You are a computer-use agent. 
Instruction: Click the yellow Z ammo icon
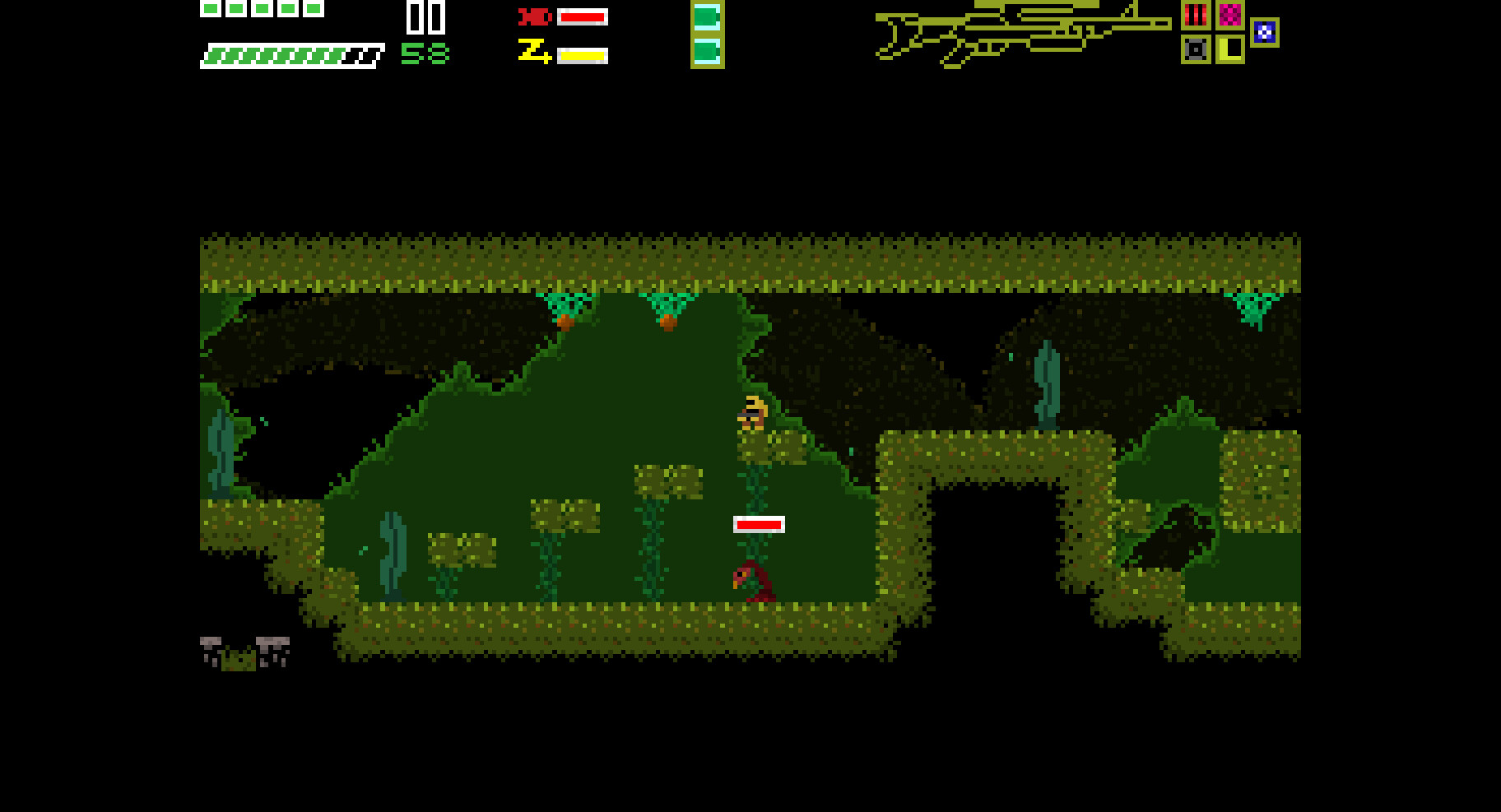tap(536, 53)
